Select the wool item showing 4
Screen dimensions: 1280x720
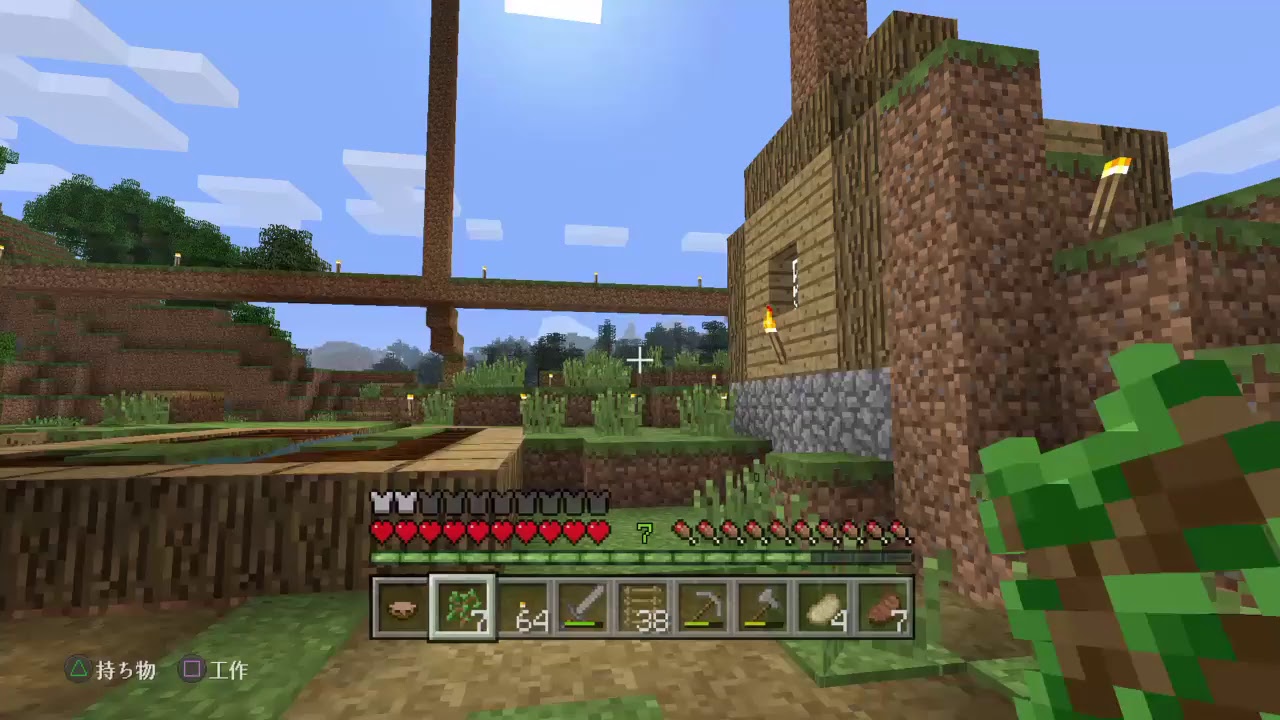[824, 608]
